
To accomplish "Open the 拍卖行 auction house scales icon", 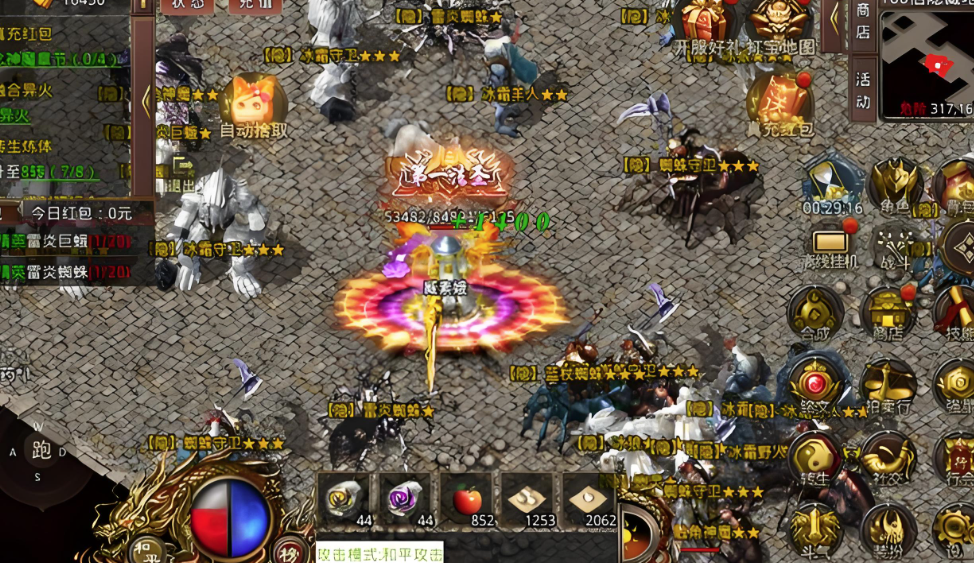I will click(x=888, y=385).
